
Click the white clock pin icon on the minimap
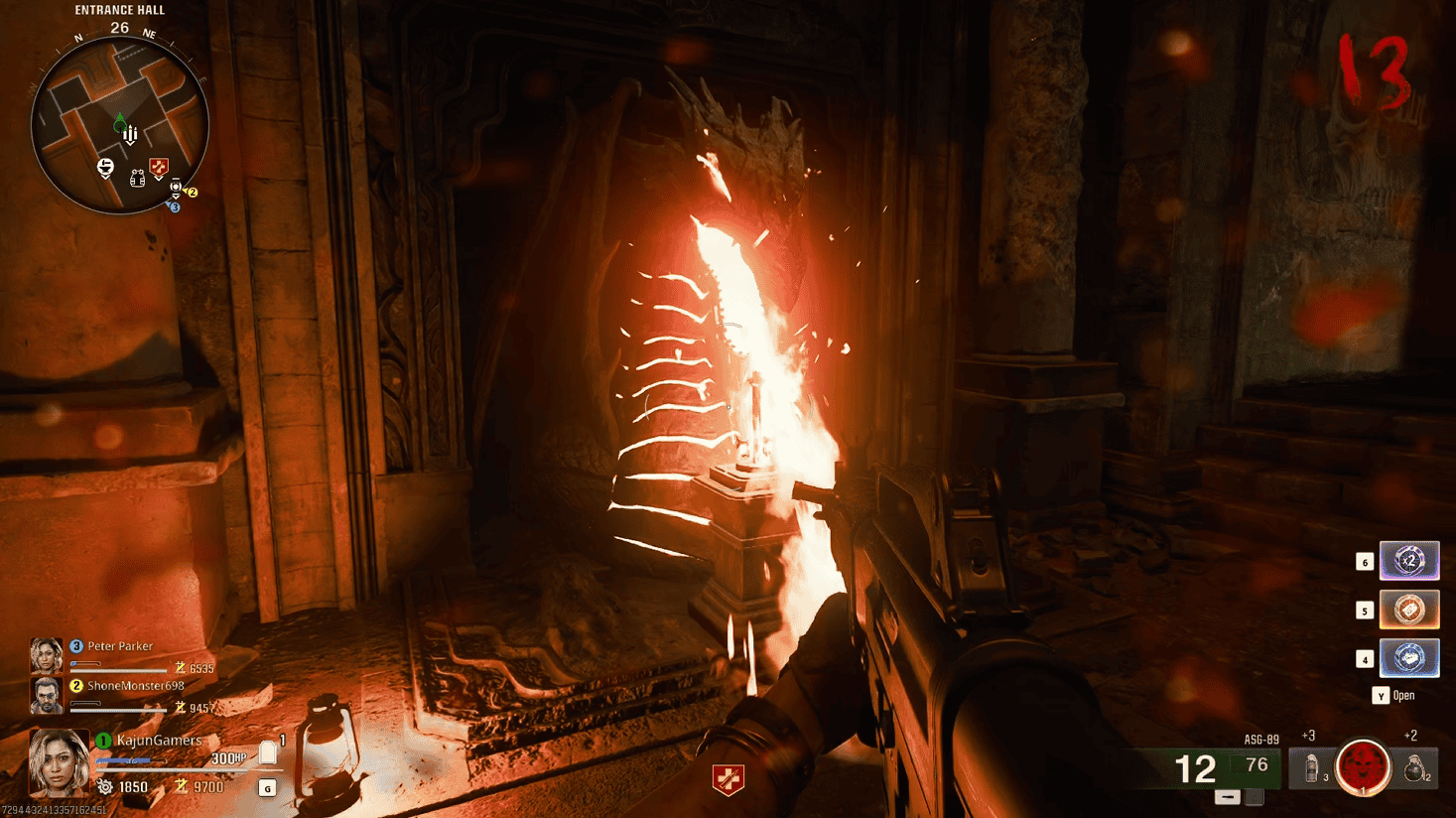pyautogui.click(x=176, y=186)
